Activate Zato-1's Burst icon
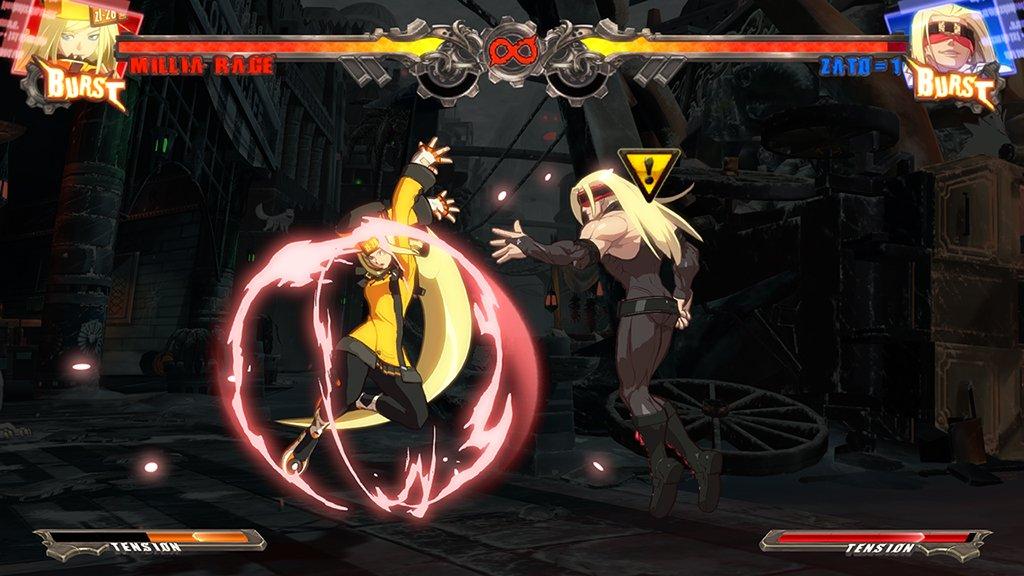The width and height of the screenshot is (1024, 576). tap(951, 87)
